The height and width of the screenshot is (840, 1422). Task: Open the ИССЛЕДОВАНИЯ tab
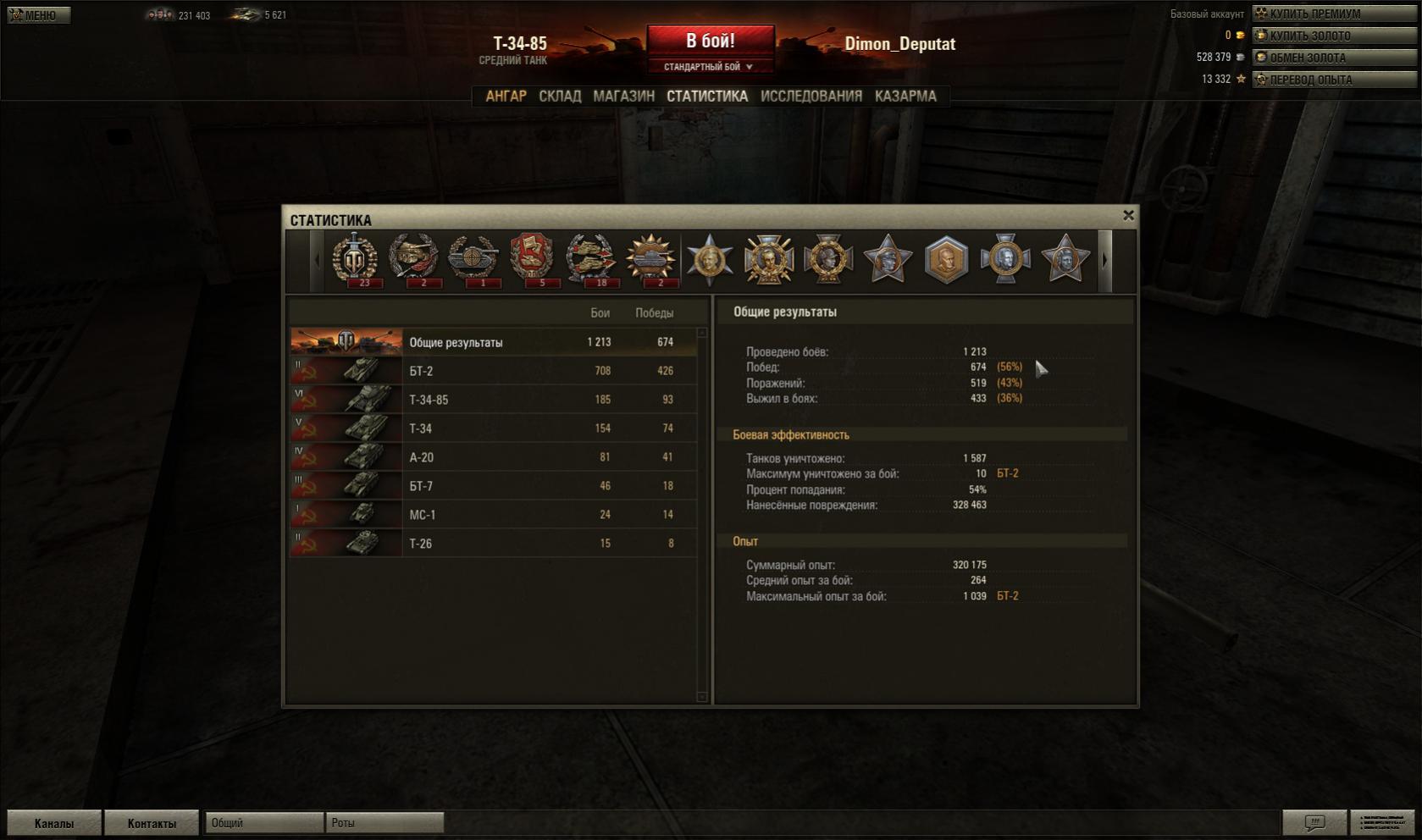tap(811, 97)
